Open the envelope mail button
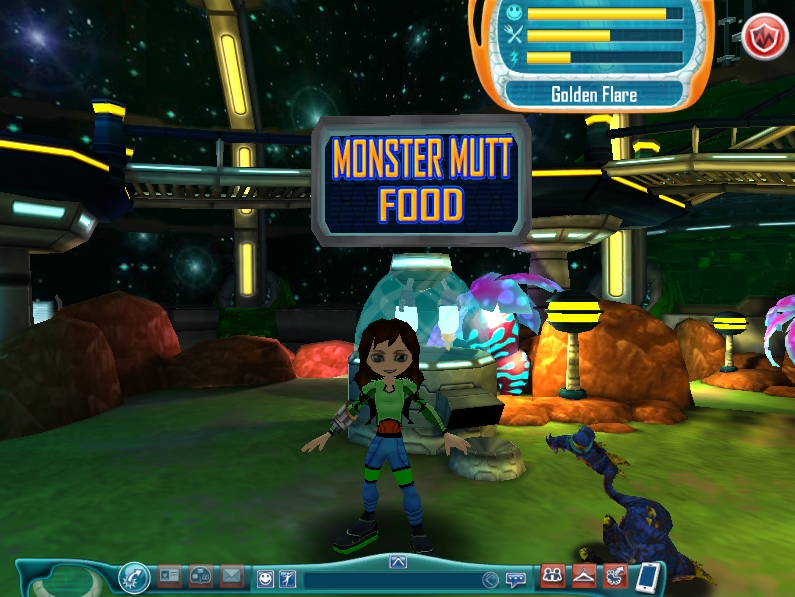The image size is (795, 597). coord(232,576)
